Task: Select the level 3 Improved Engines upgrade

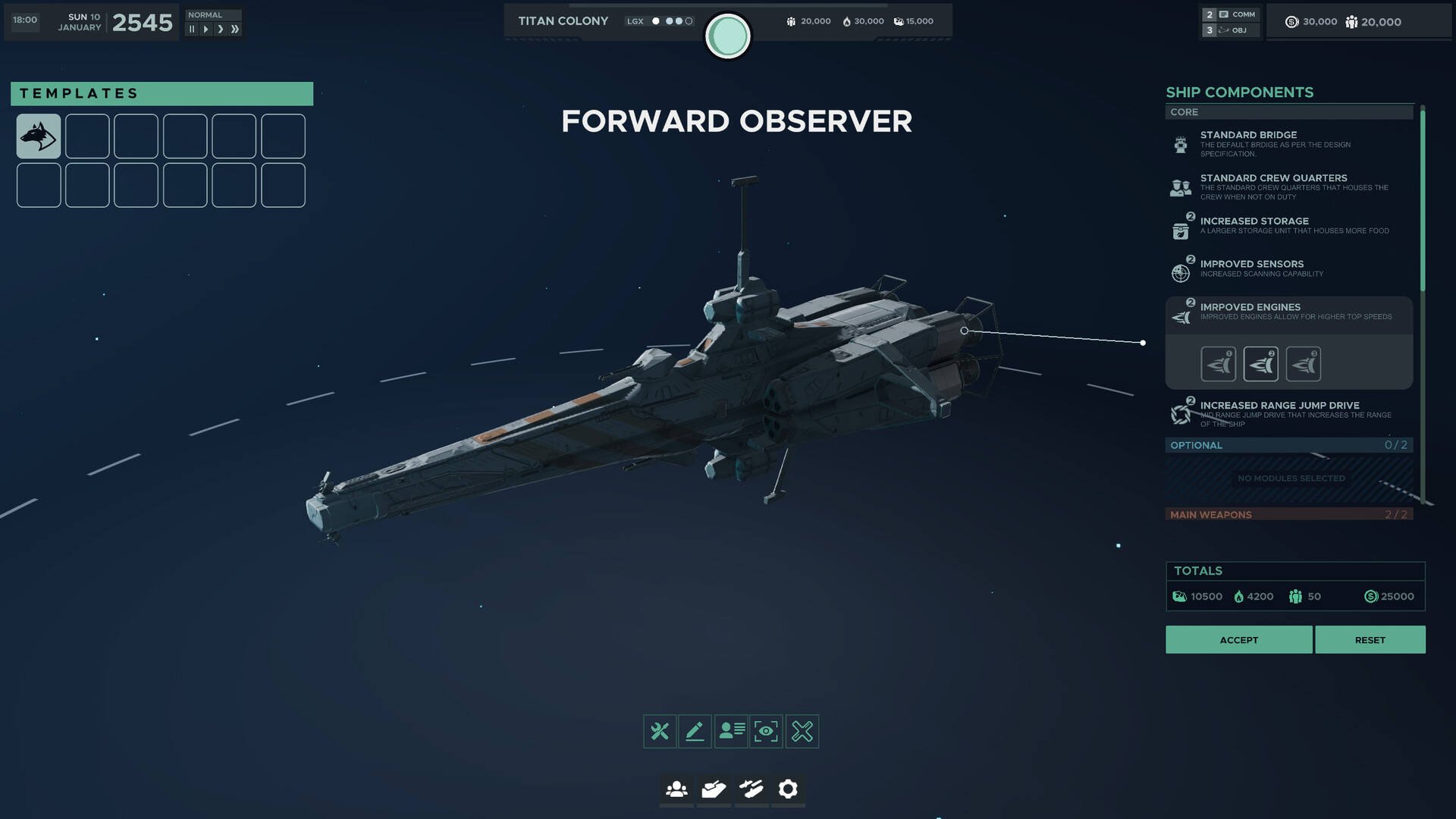Action: pyautogui.click(x=1303, y=363)
